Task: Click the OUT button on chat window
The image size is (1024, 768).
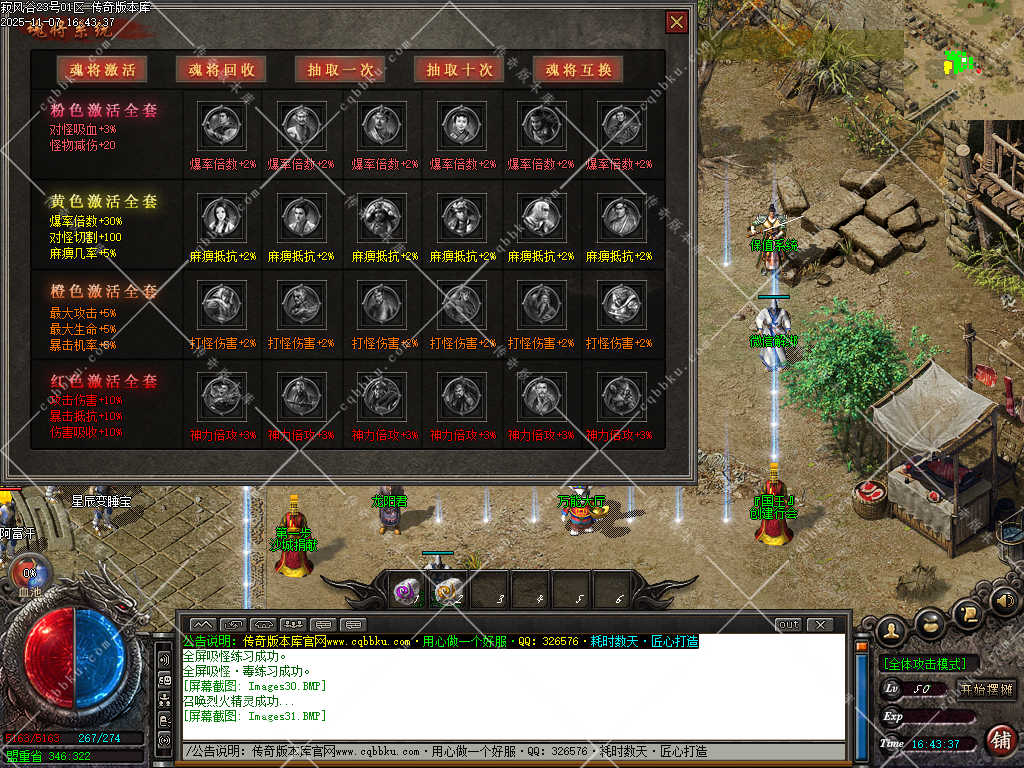Action: tap(789, 625)
